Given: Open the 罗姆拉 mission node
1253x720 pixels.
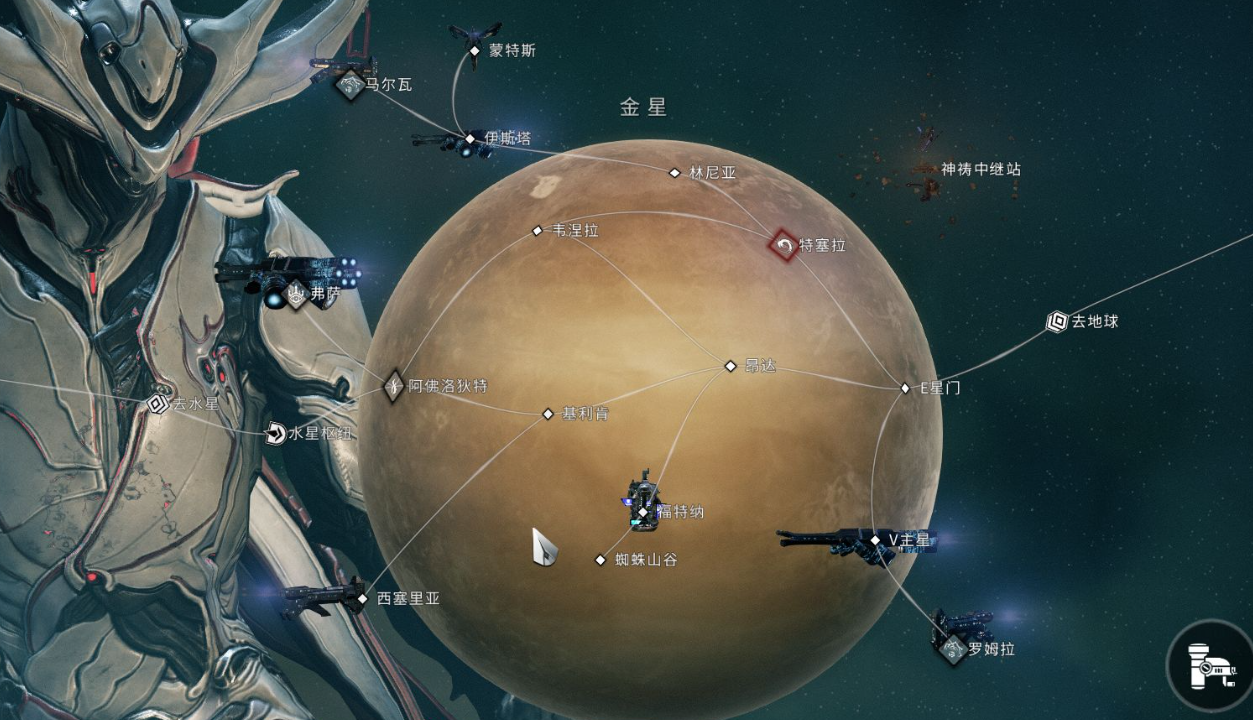Looking at the screenshot, I should click(951, 649).
